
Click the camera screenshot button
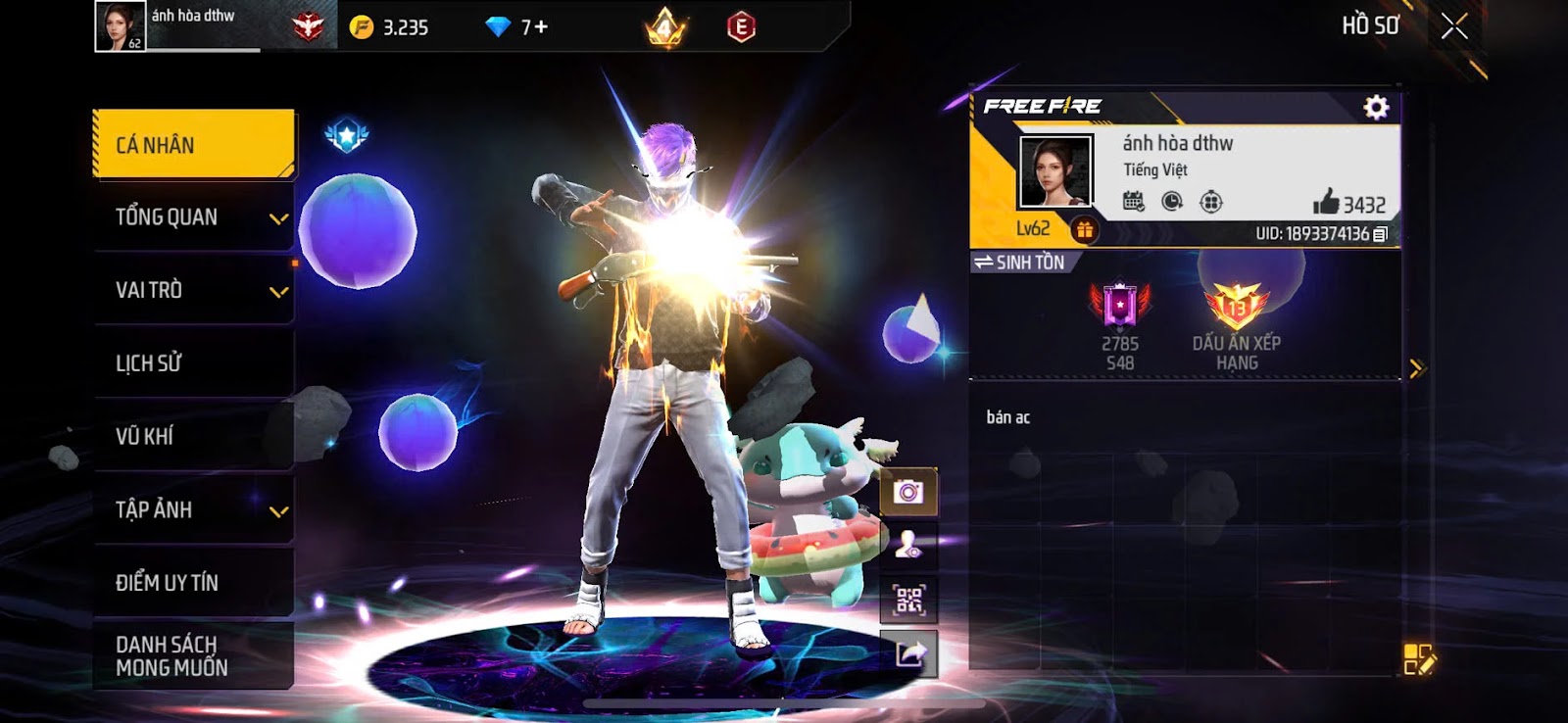pos(908,492)
